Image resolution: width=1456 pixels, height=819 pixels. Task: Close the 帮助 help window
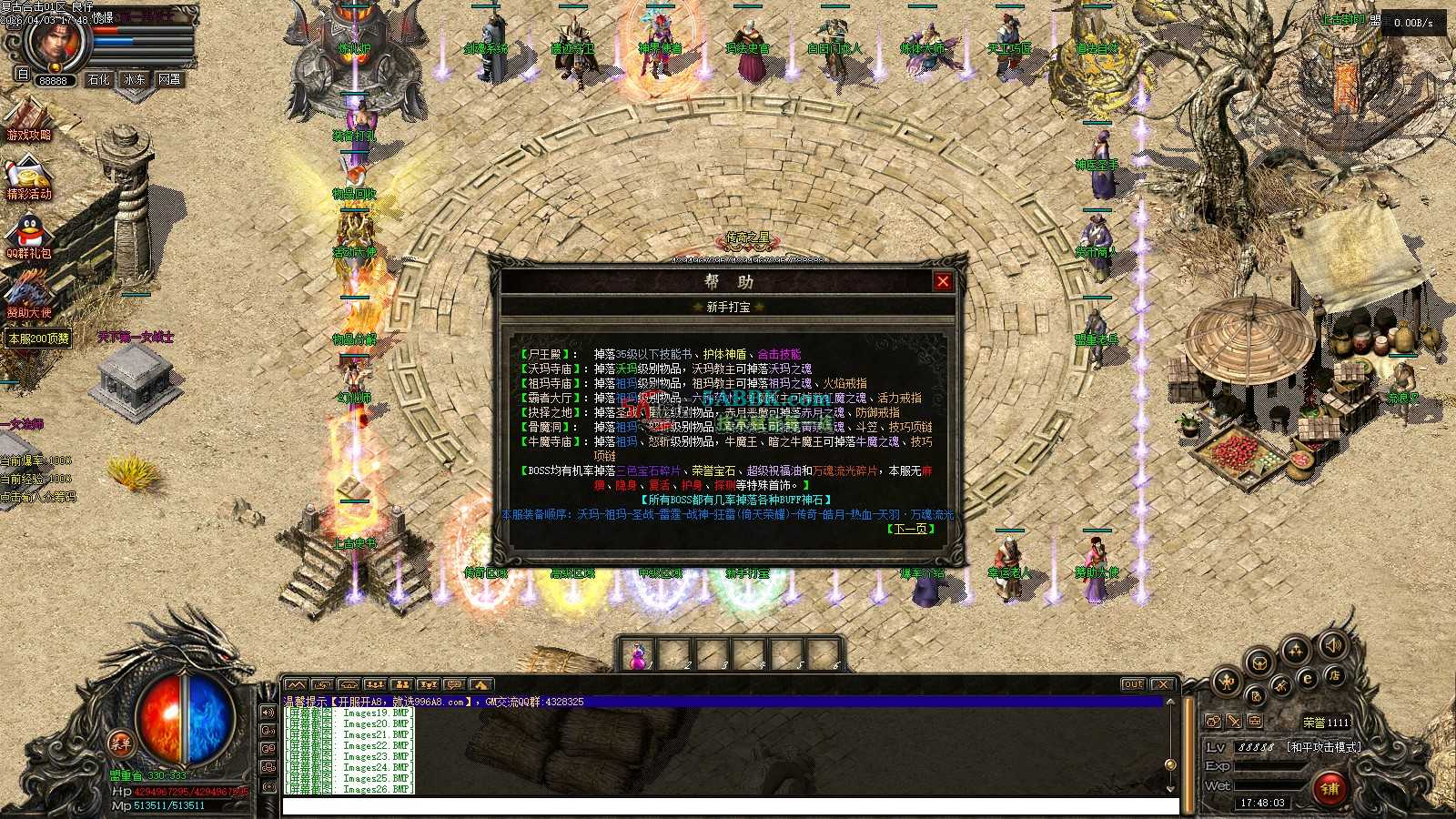point(943,281)
